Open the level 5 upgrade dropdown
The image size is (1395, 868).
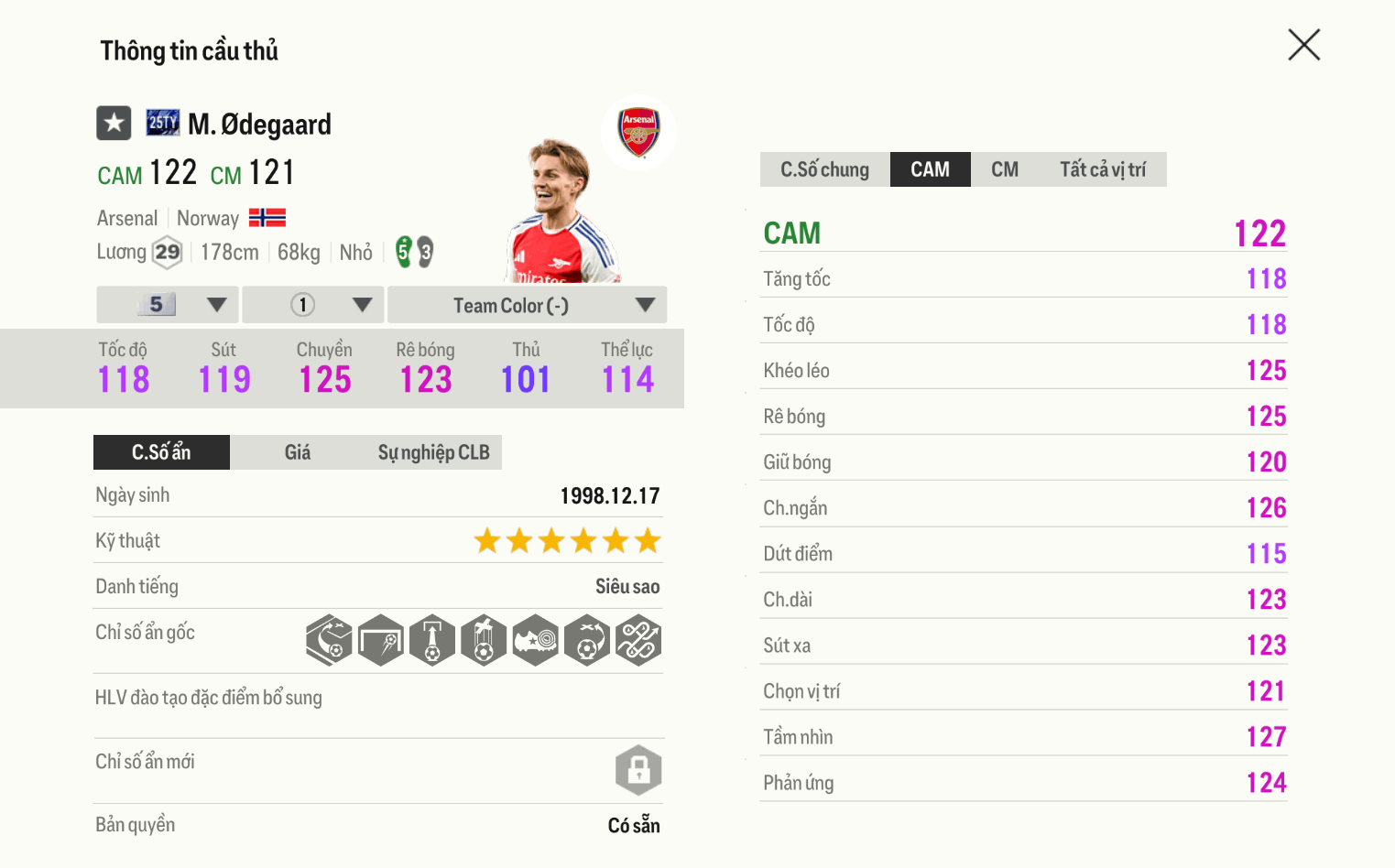pyautogui.click(x=167, y=304)
